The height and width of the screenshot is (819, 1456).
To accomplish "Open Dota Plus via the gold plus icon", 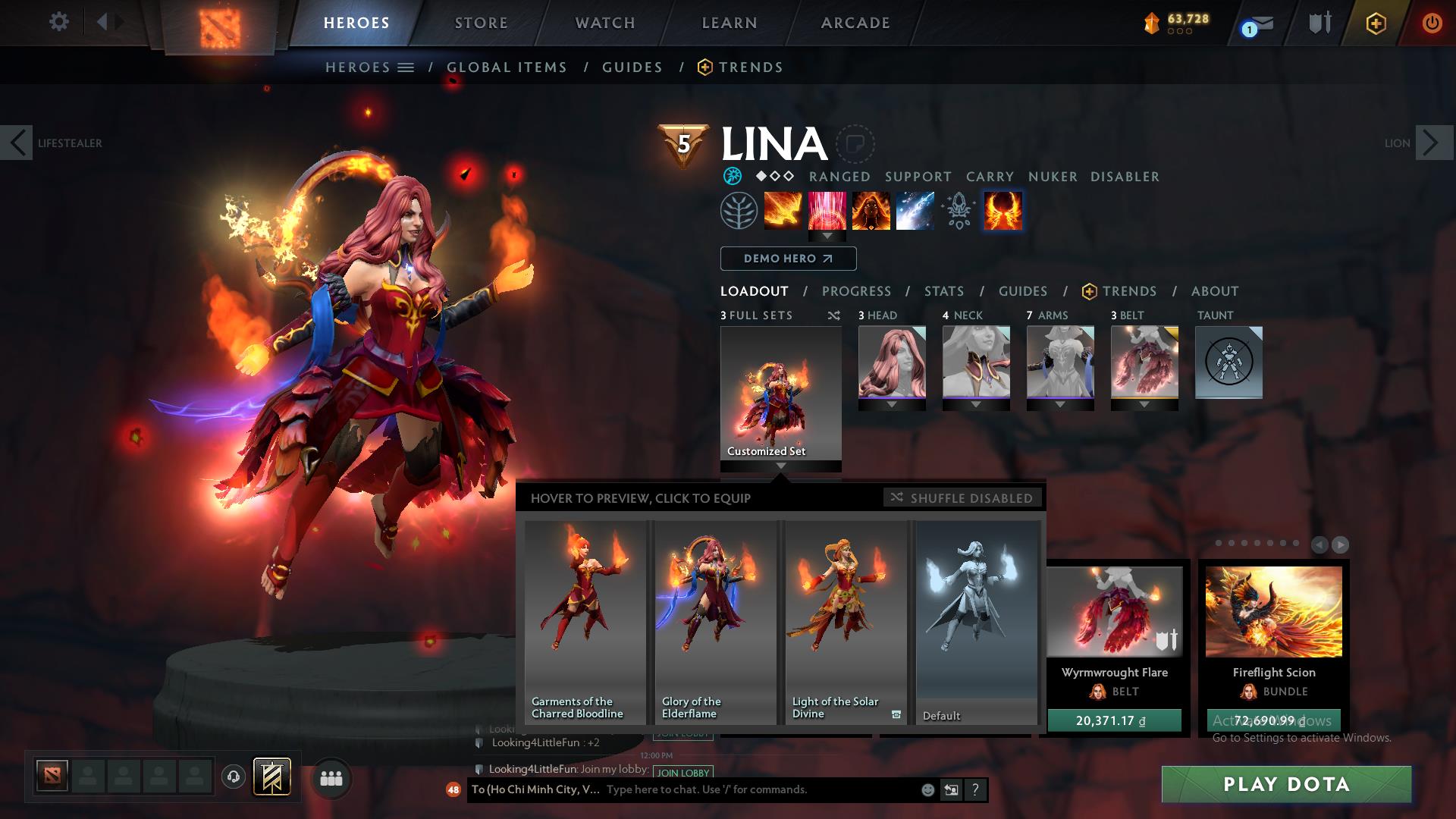I will [1376, 23].
